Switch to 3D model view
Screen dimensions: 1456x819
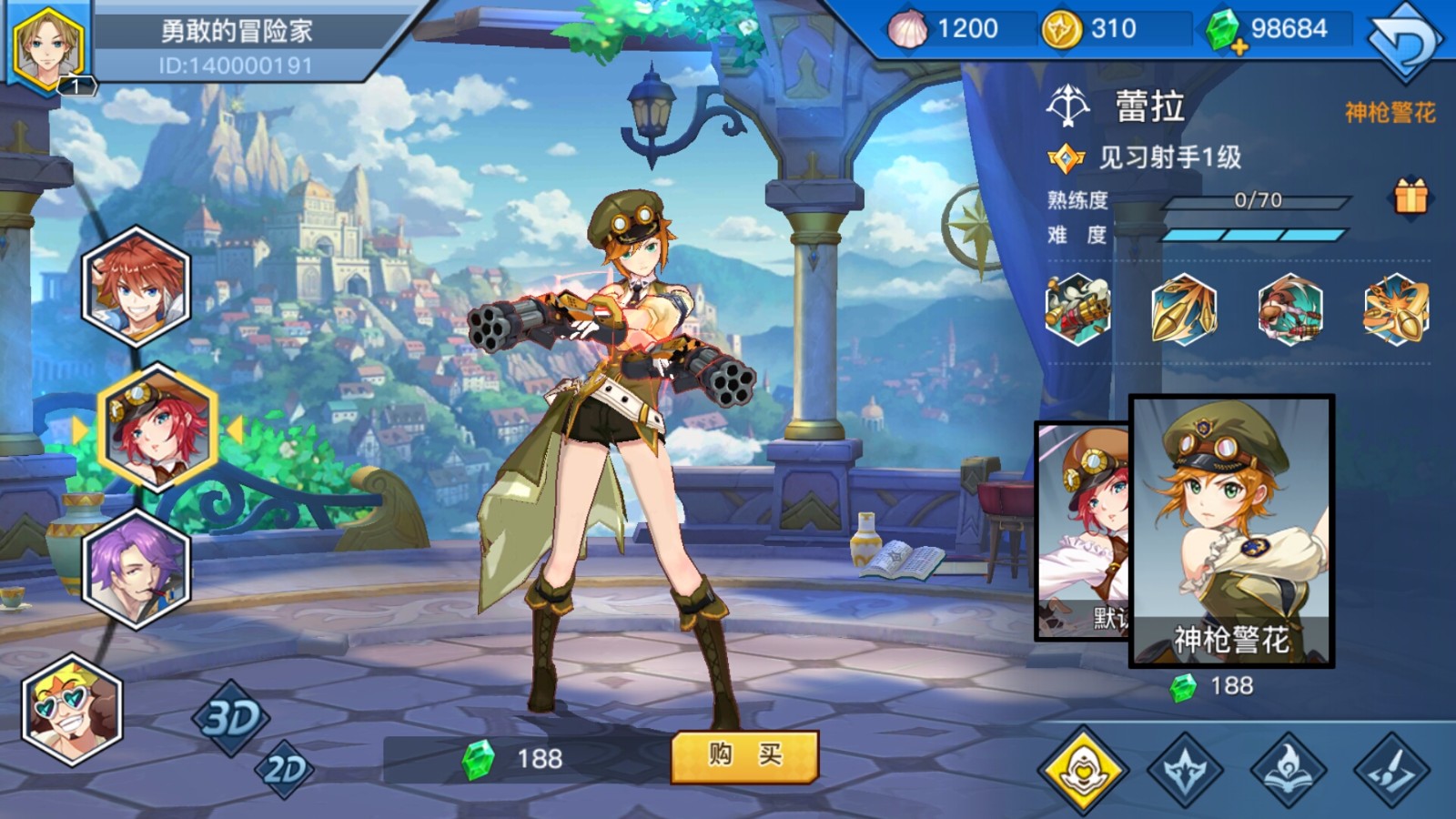(x=231, y=718)
